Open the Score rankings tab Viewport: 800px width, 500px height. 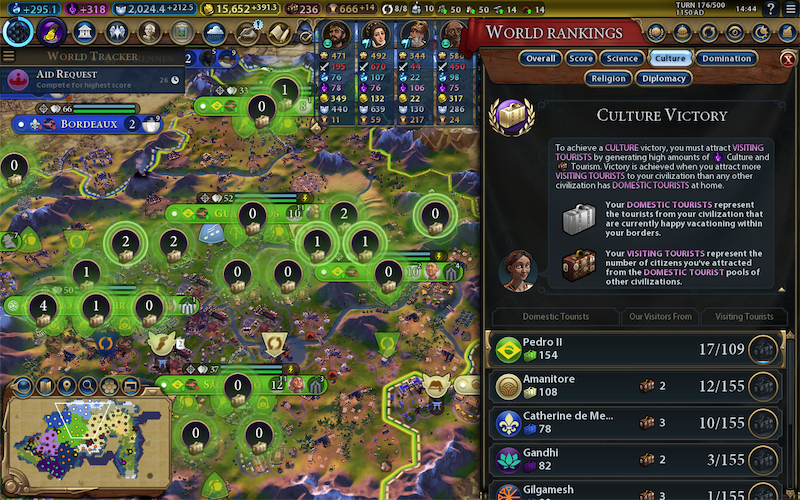581,58
